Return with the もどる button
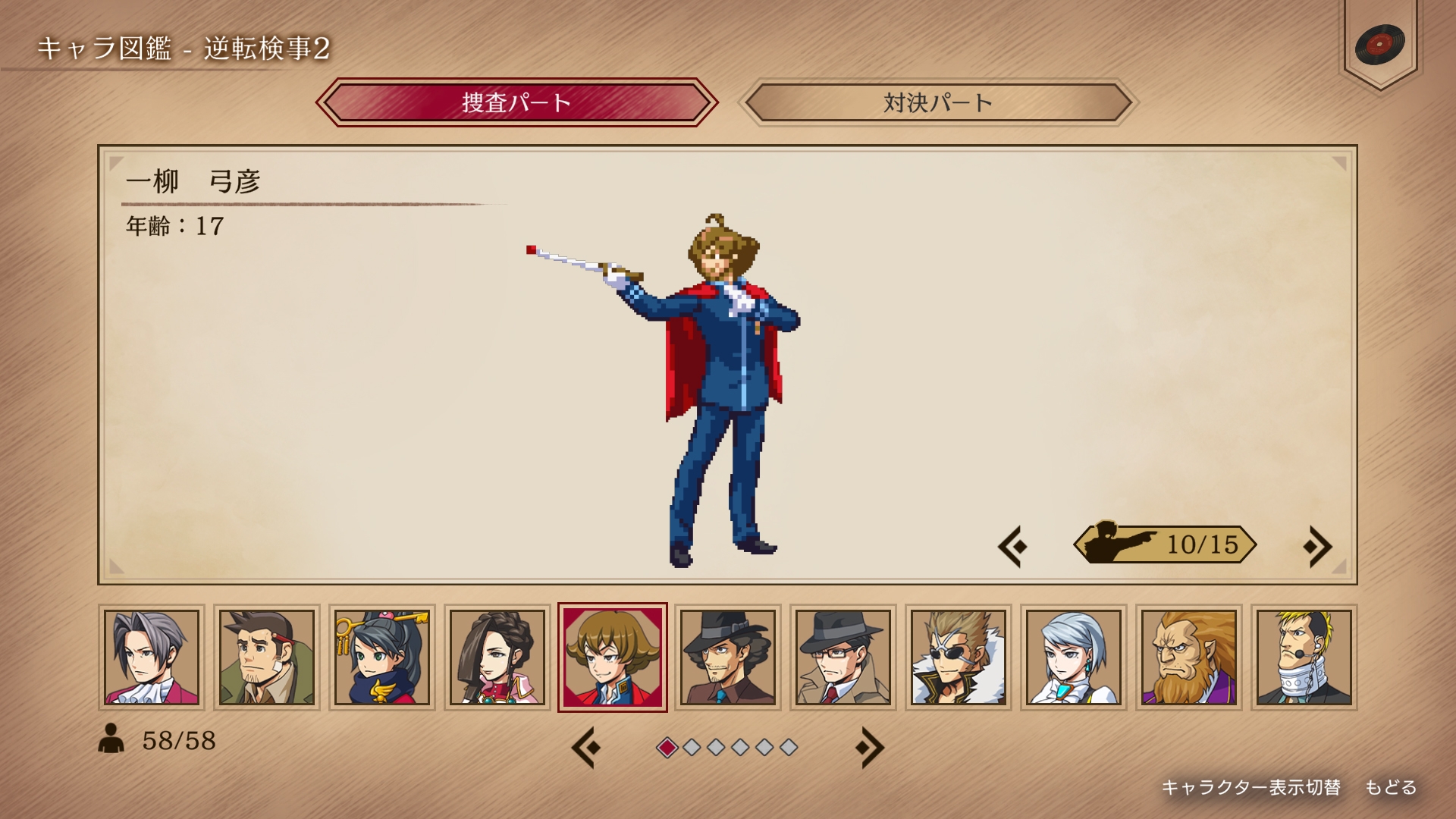Screen dimensions: 1456x819 [1391, 788]
